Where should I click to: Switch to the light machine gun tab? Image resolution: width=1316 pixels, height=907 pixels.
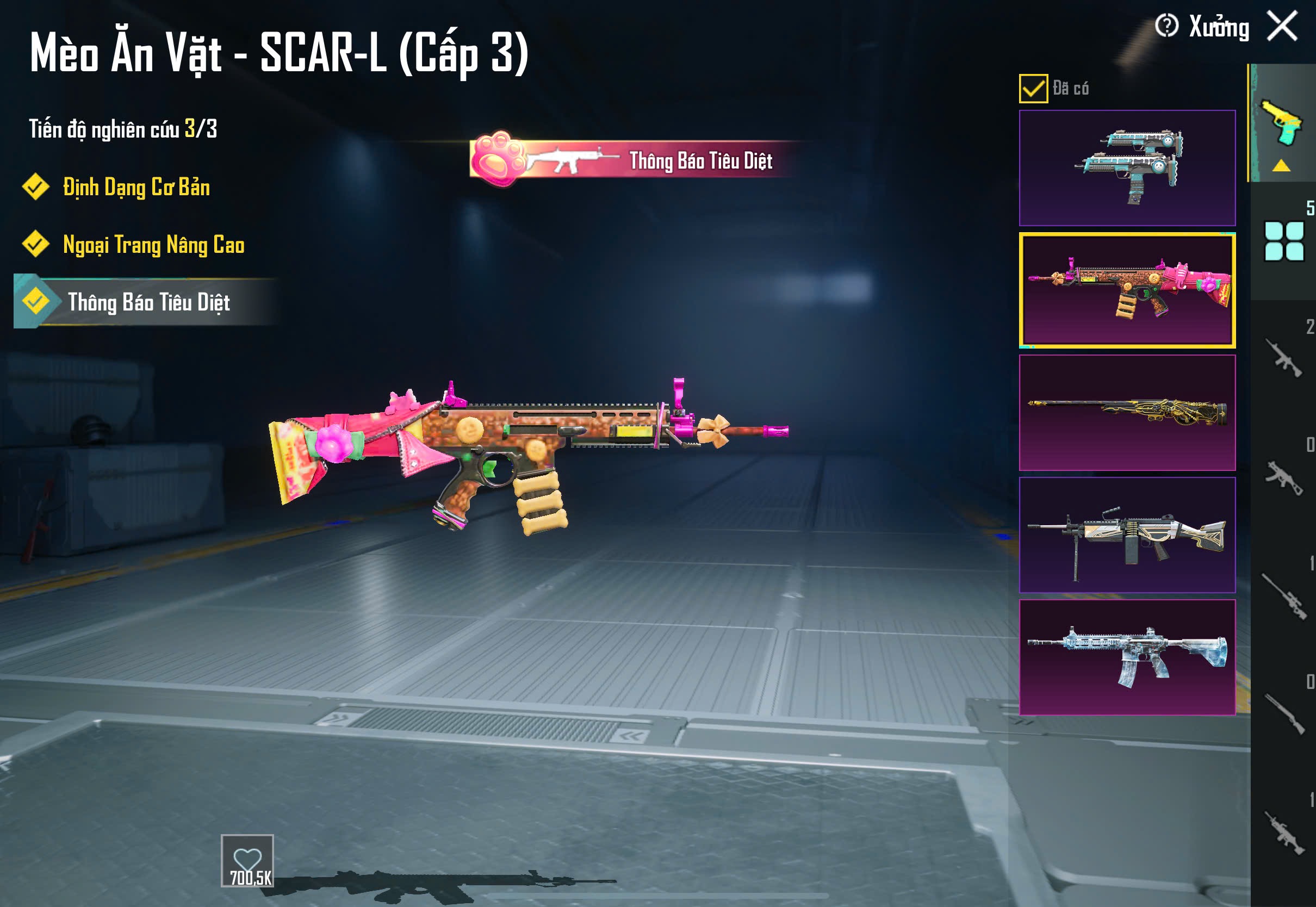[x=1283, y=832]
